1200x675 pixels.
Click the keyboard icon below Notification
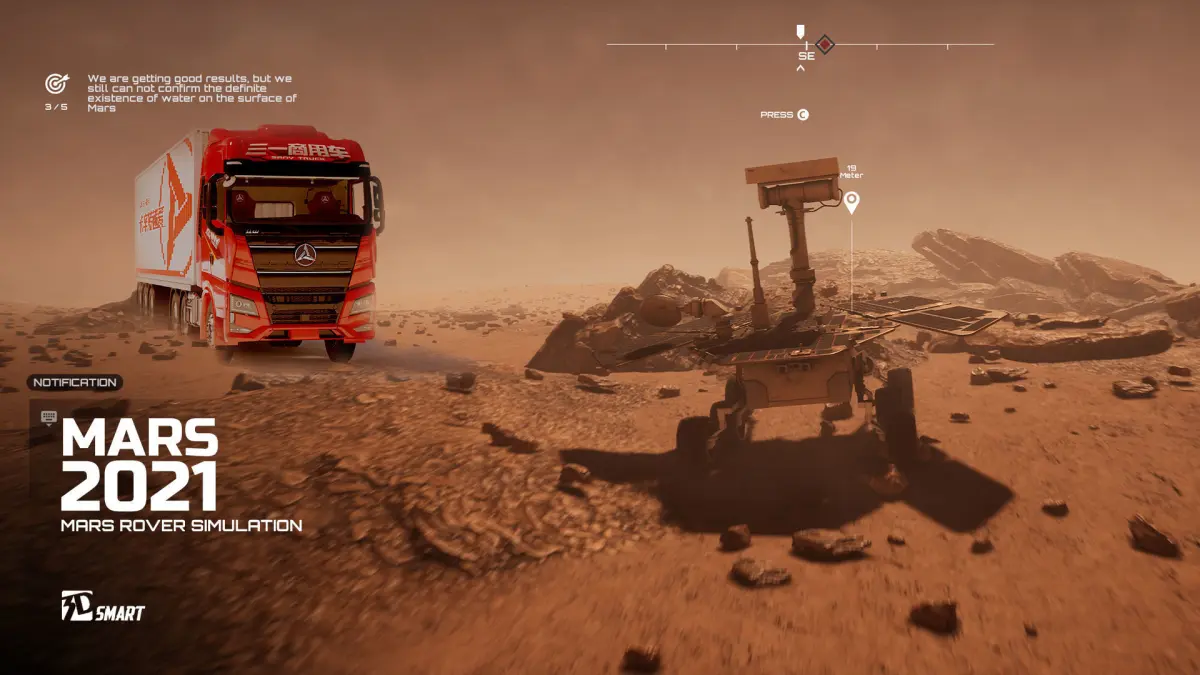point(49,417)
